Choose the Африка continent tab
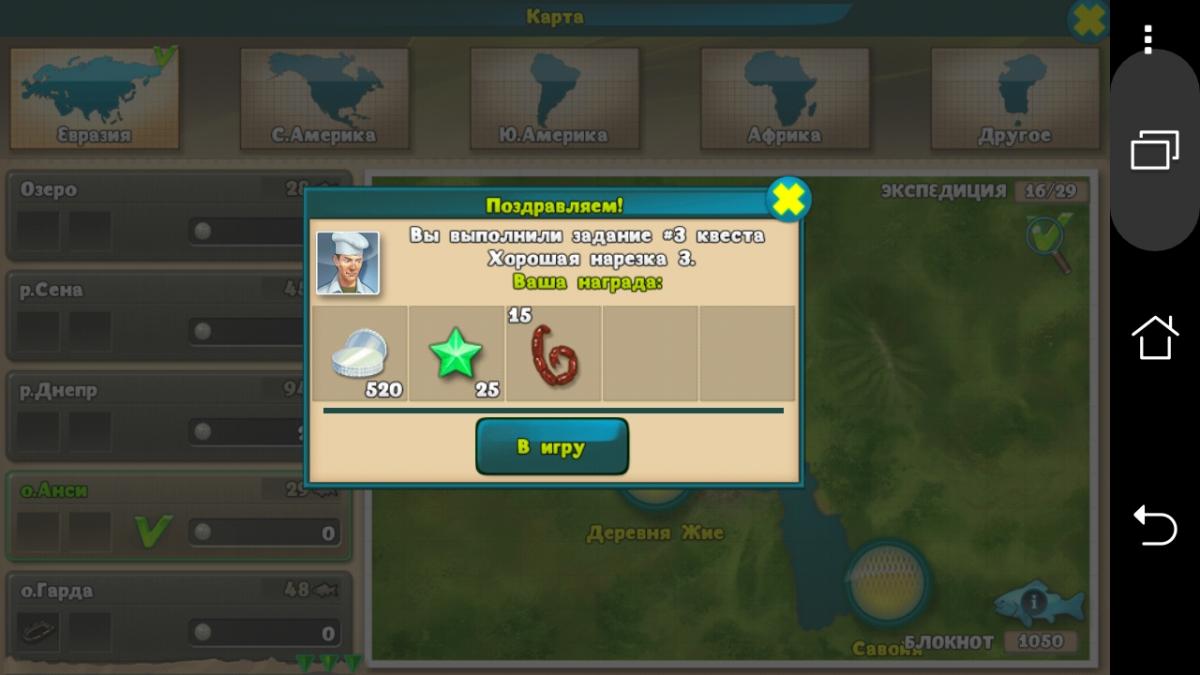Image resolution: width=1200 pixels, height=675 pixels. pyautogui.click(x=785, y=98)
